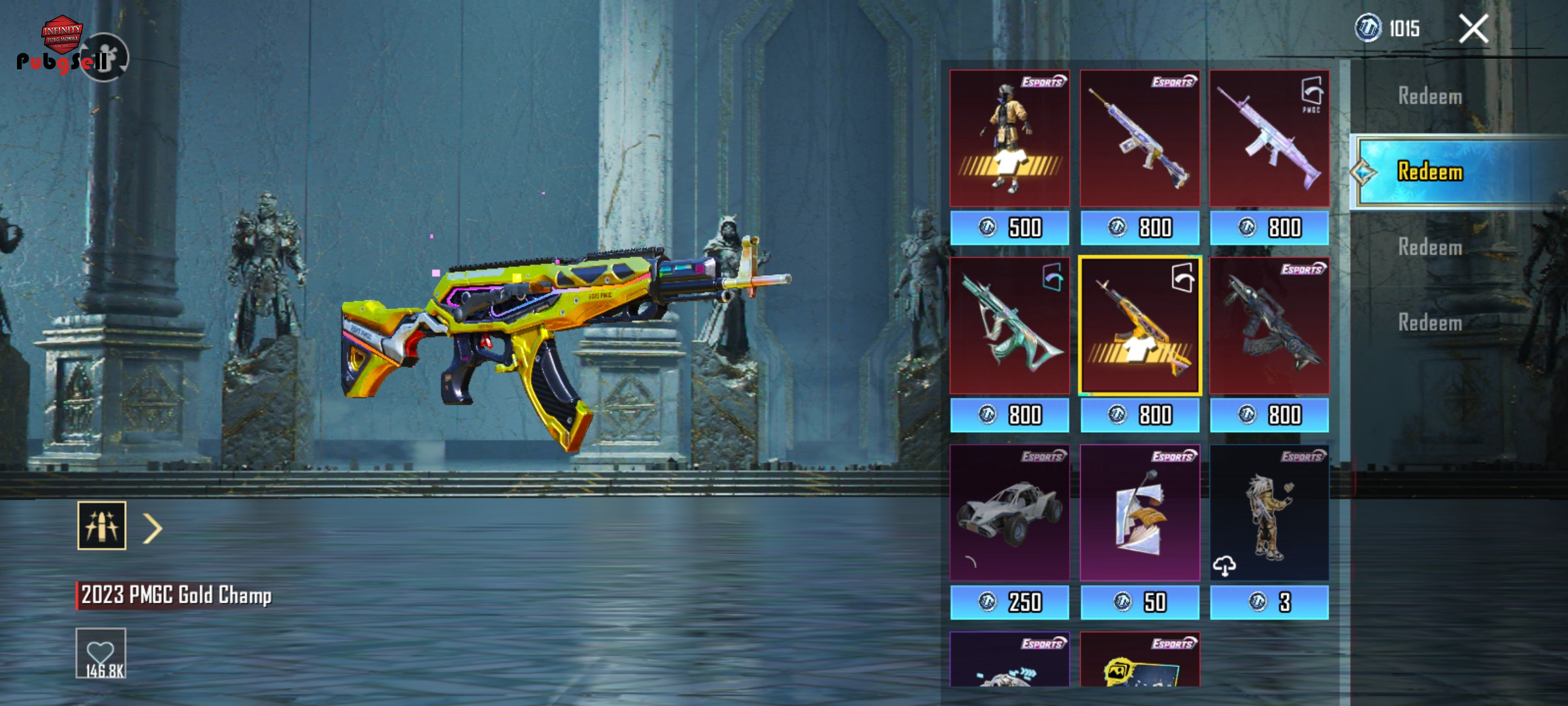Select the 500-coin outfit set item
This screenshot has height=706, width=1568.
click(x=1009, y=139)
